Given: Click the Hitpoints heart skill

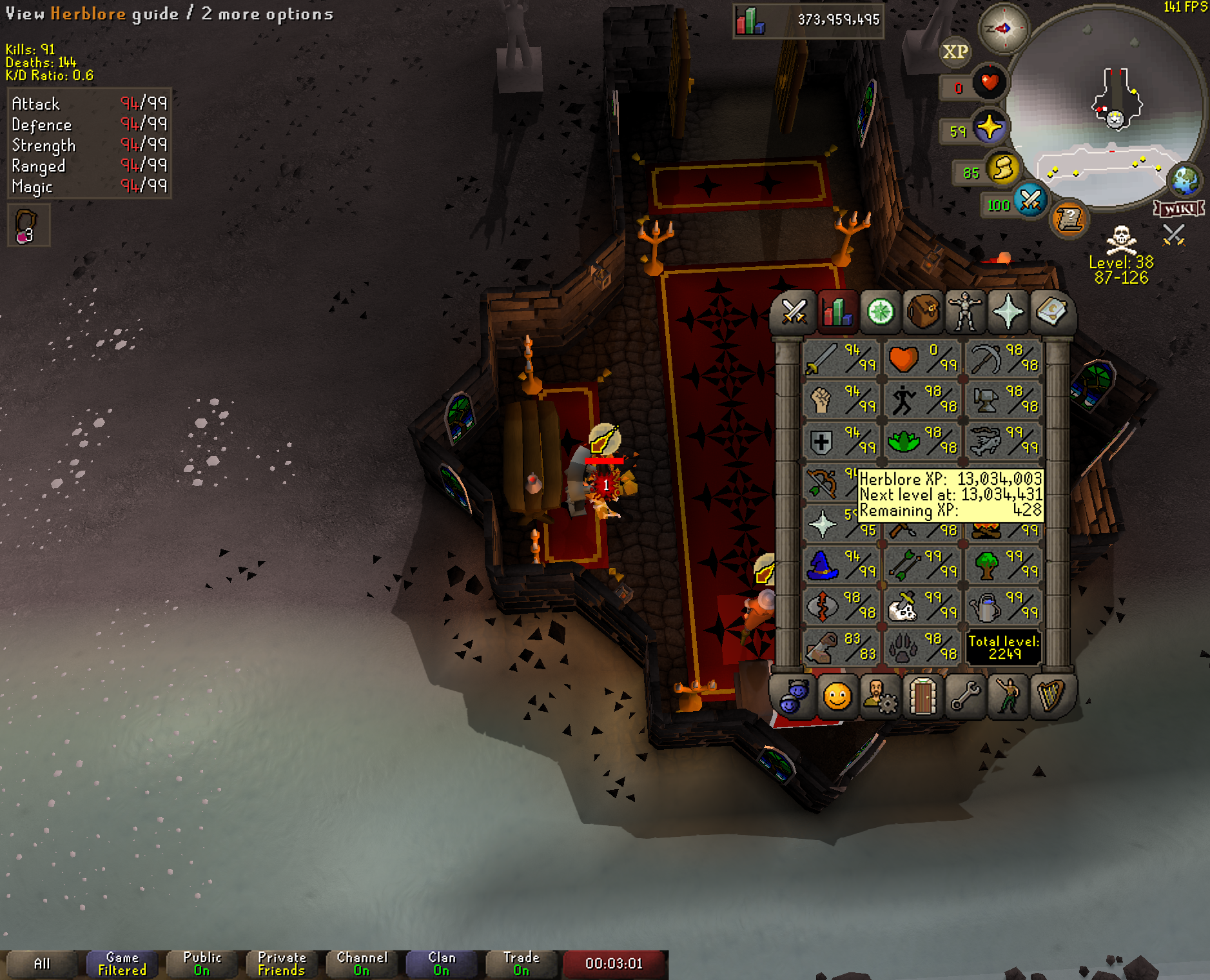Looking at the screenshot, I should click(x=922, y=358).
